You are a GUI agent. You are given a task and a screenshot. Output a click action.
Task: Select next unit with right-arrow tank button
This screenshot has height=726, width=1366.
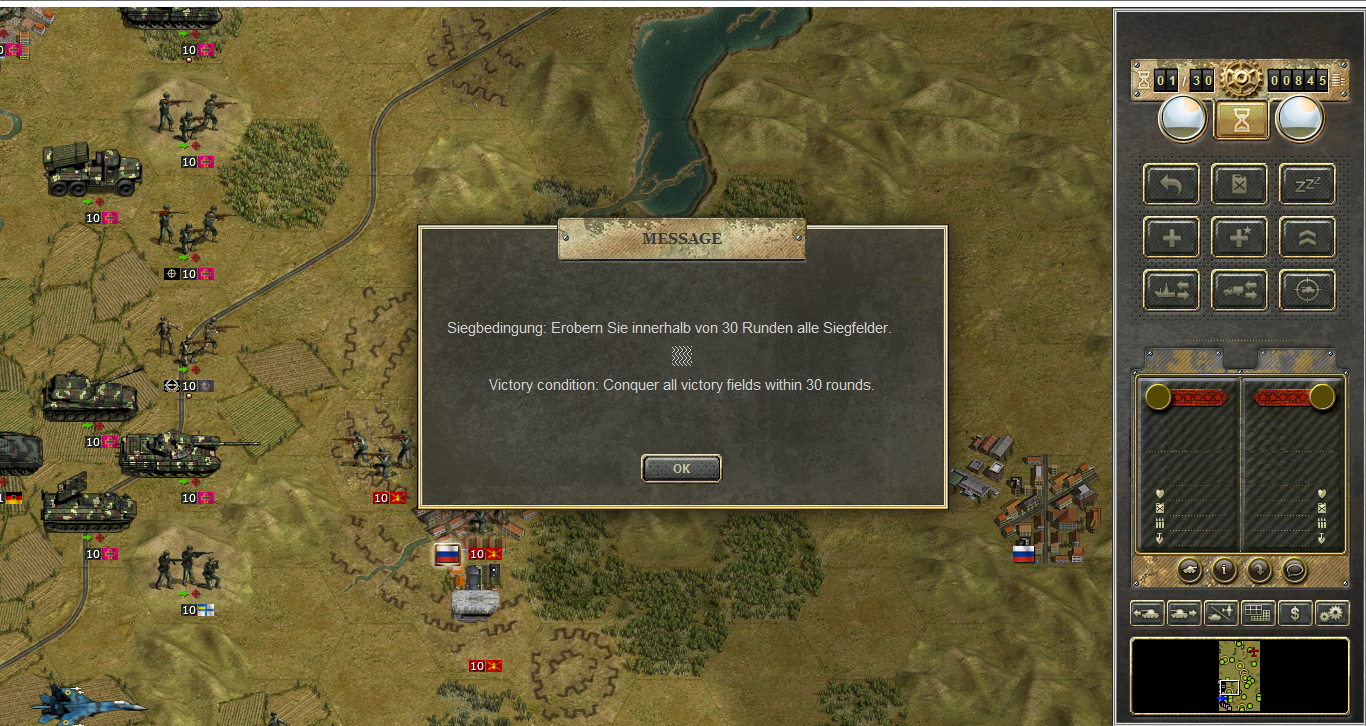click(x=1184, y=613)
